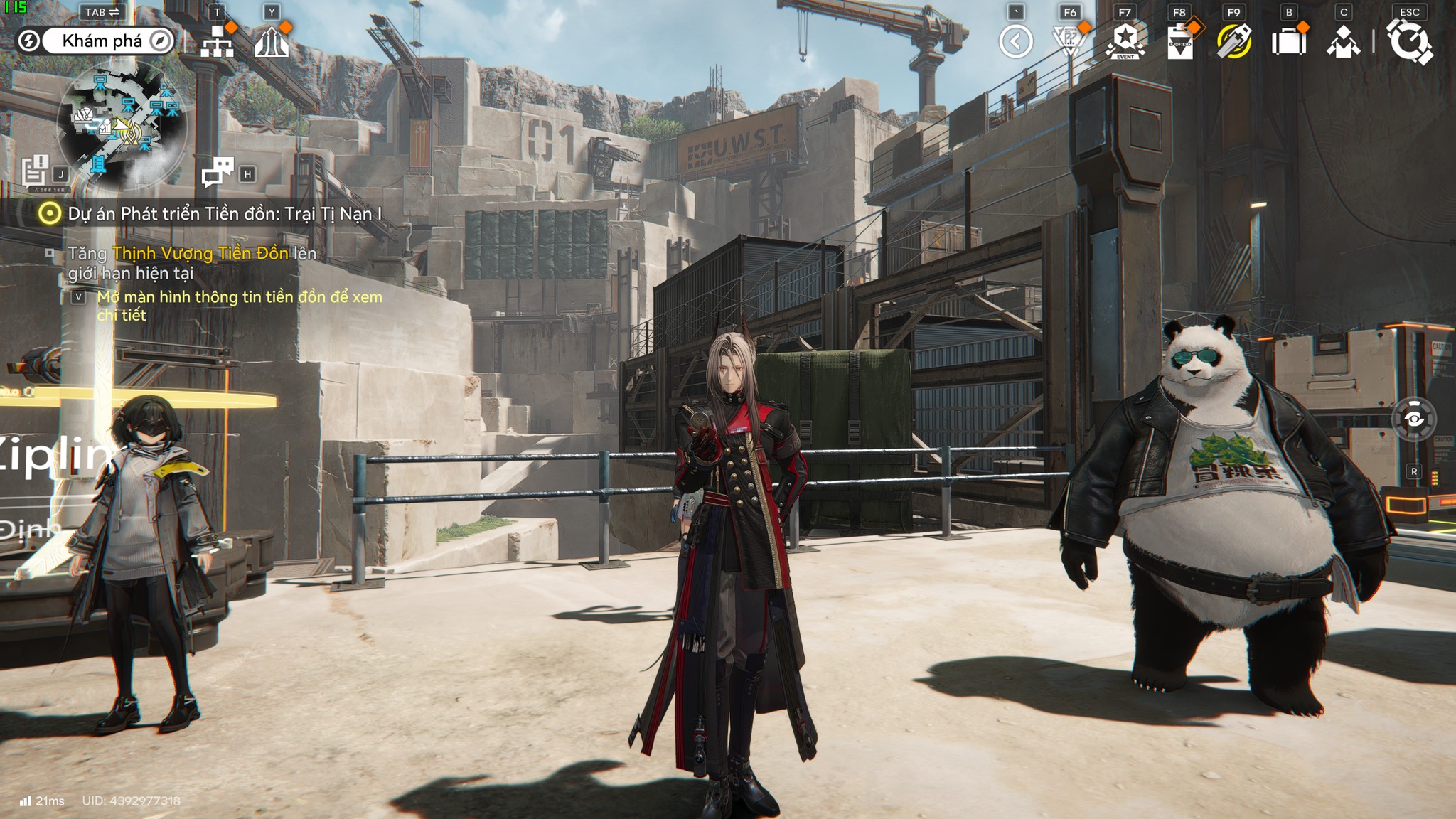The height and width of the screenshot is (819, 1456).
Task: Open the triangular protocol pass icon
Action: tap(1069, 41)
